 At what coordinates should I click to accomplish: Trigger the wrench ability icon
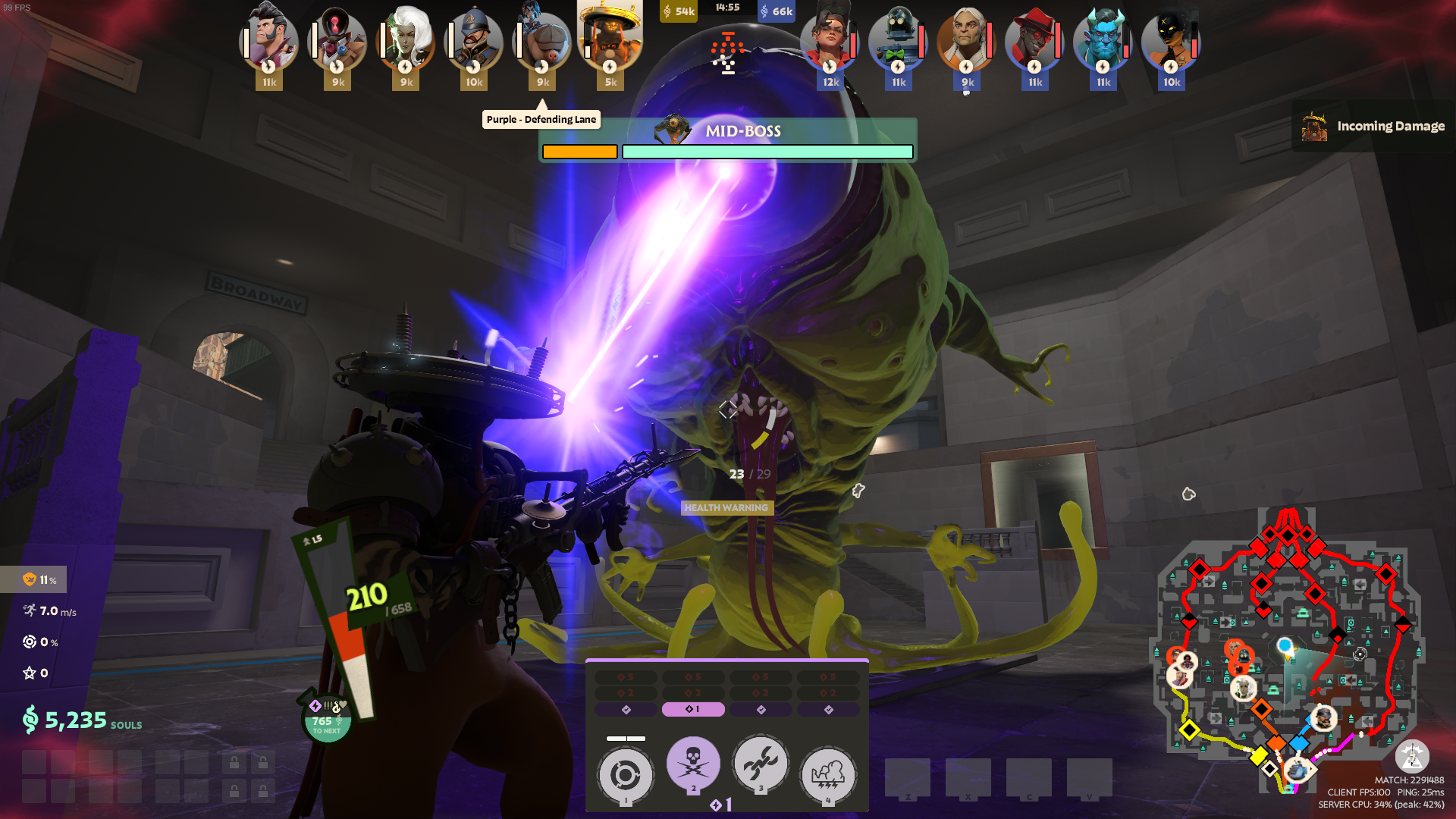[x=761, y=764]
